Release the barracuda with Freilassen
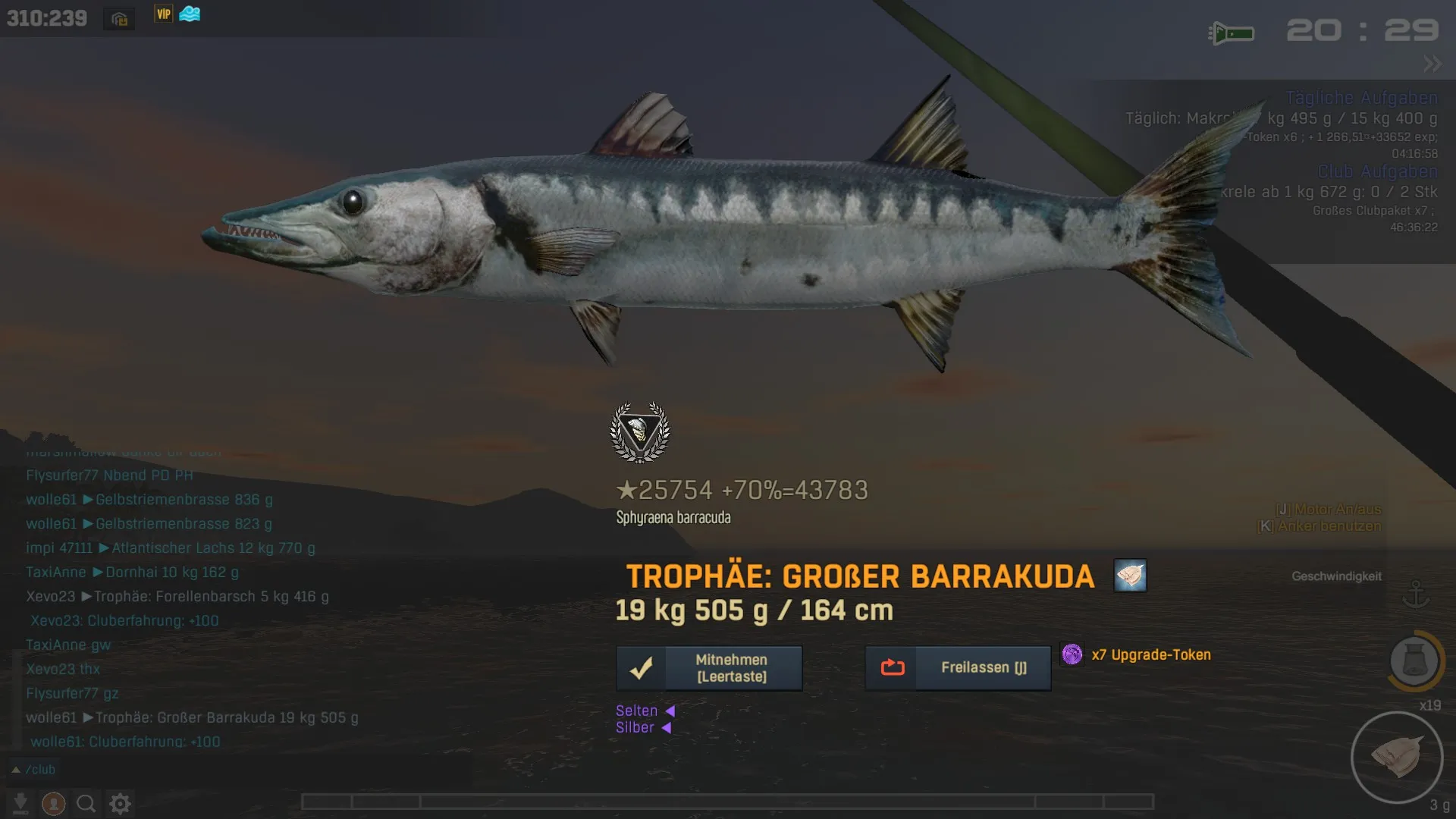Viewport: 1456px width, 819px height. 958,668
